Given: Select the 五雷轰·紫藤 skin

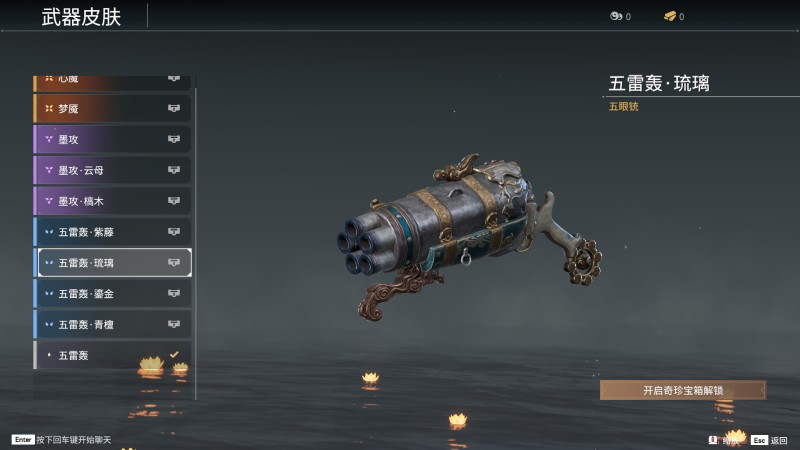Looking at the screenshot, I should pos(112,232).
